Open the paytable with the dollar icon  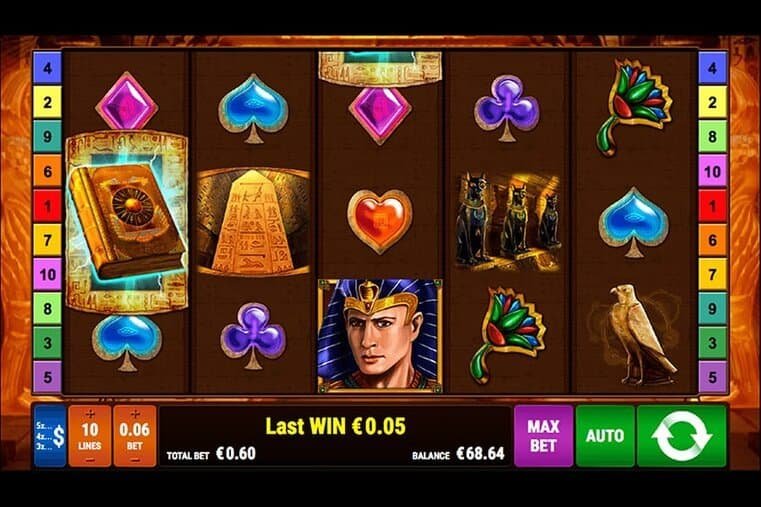[x=49, y=436]
